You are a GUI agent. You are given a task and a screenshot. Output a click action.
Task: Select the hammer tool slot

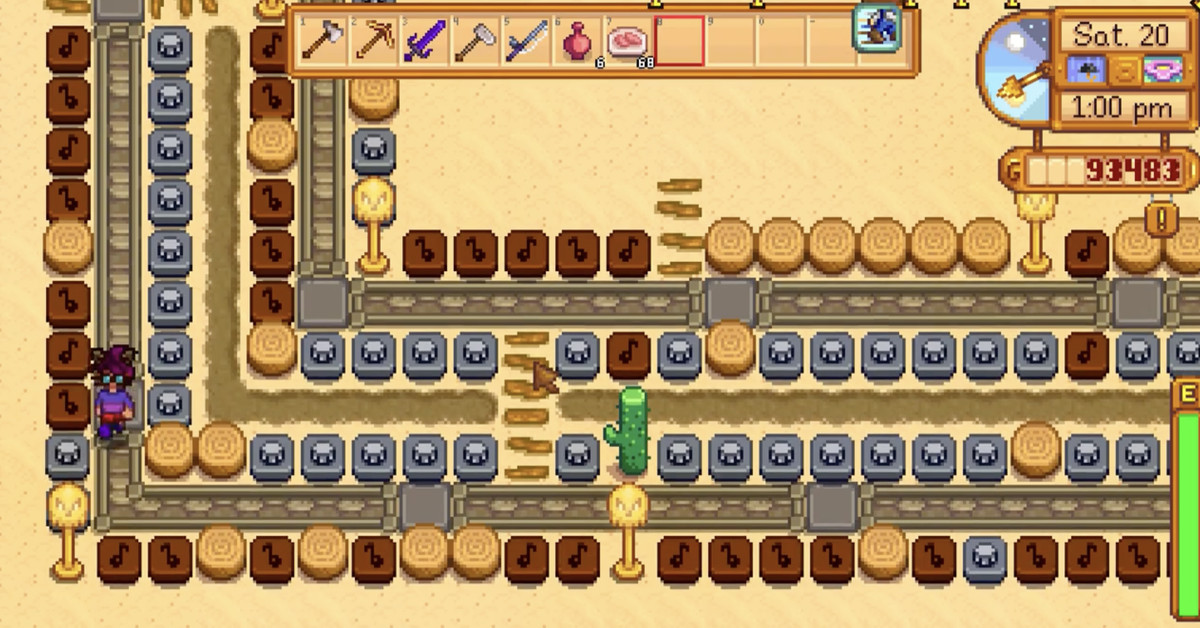point(476,41)
